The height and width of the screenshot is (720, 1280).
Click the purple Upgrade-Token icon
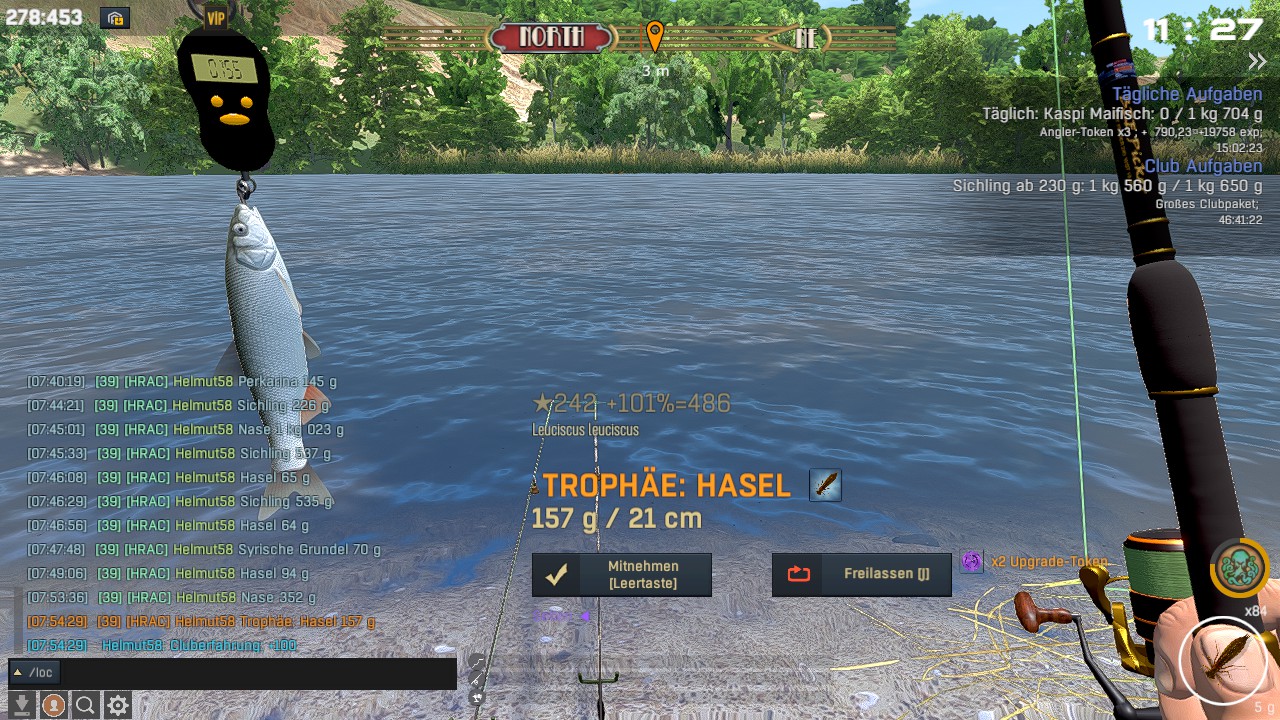coord(972,562)
